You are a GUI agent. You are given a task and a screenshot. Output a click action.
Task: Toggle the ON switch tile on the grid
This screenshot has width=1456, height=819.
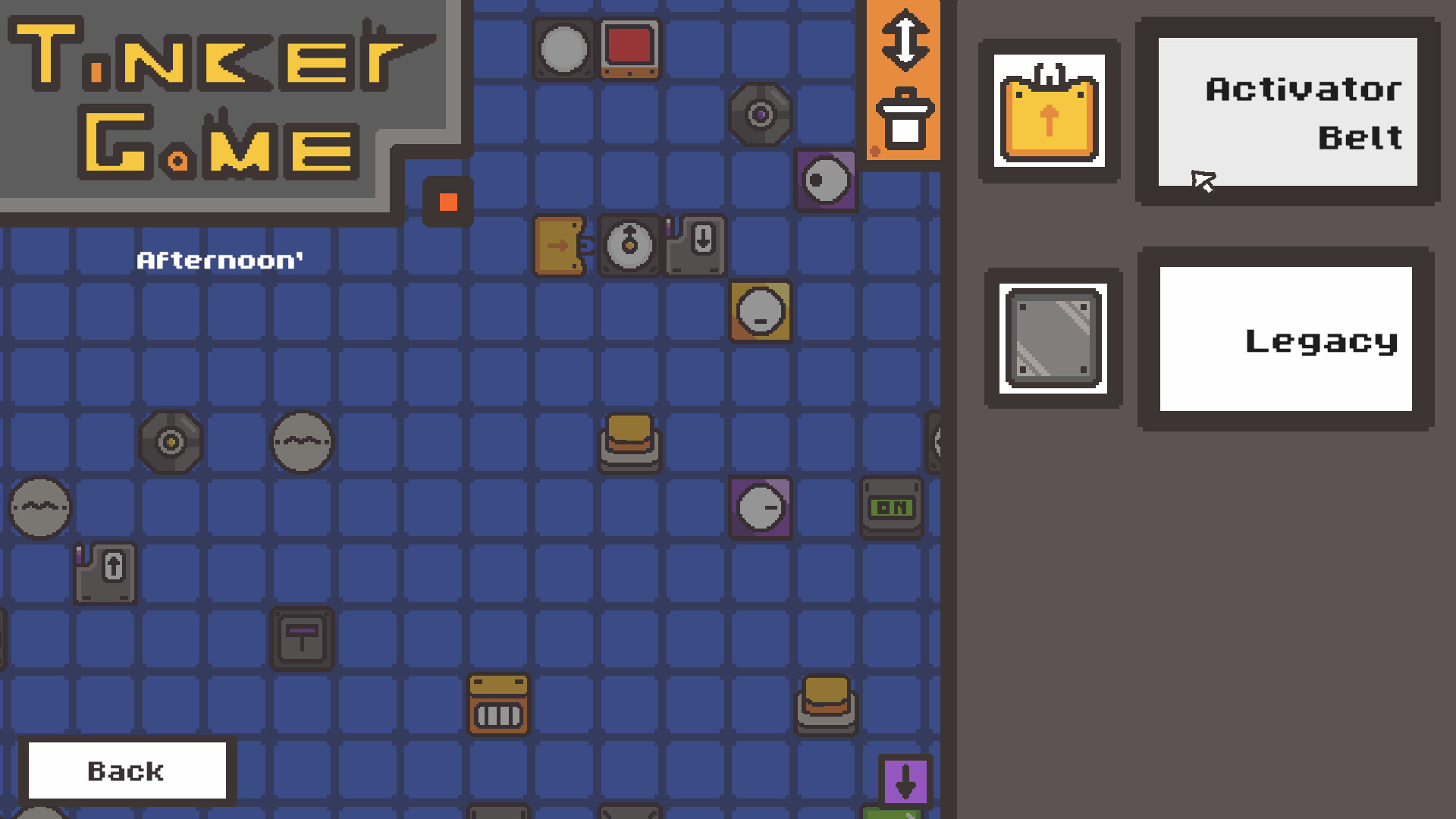pos(891,507)
